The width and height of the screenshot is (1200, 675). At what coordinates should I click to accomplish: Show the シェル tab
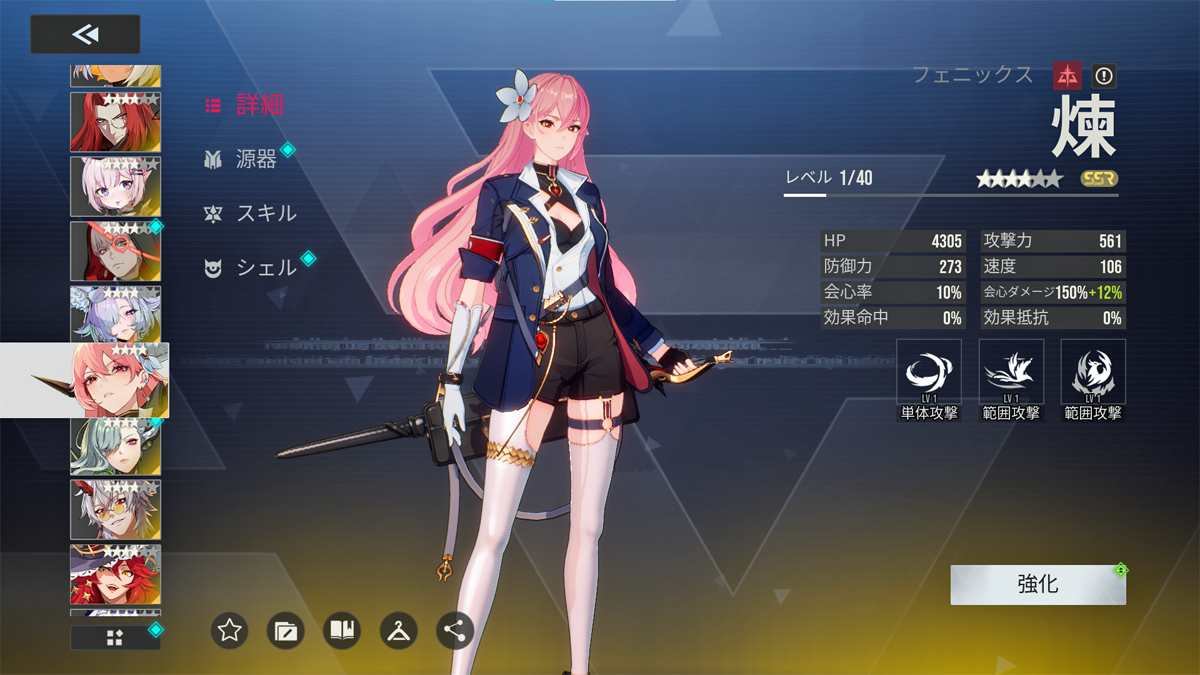coord(251,268)
